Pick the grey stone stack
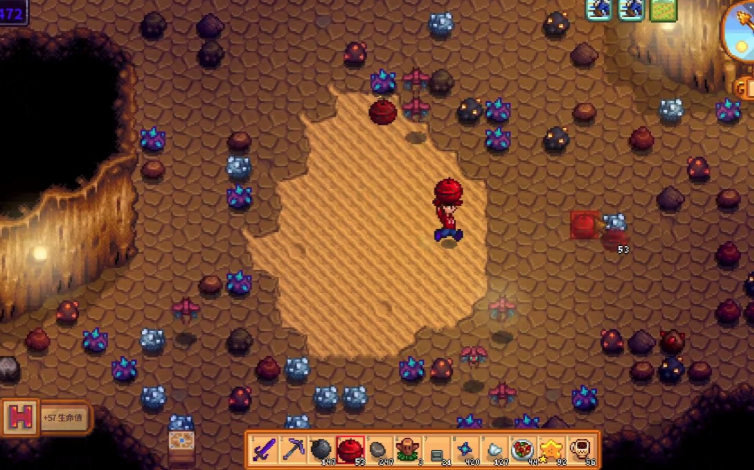 click(x=379, y=449)
